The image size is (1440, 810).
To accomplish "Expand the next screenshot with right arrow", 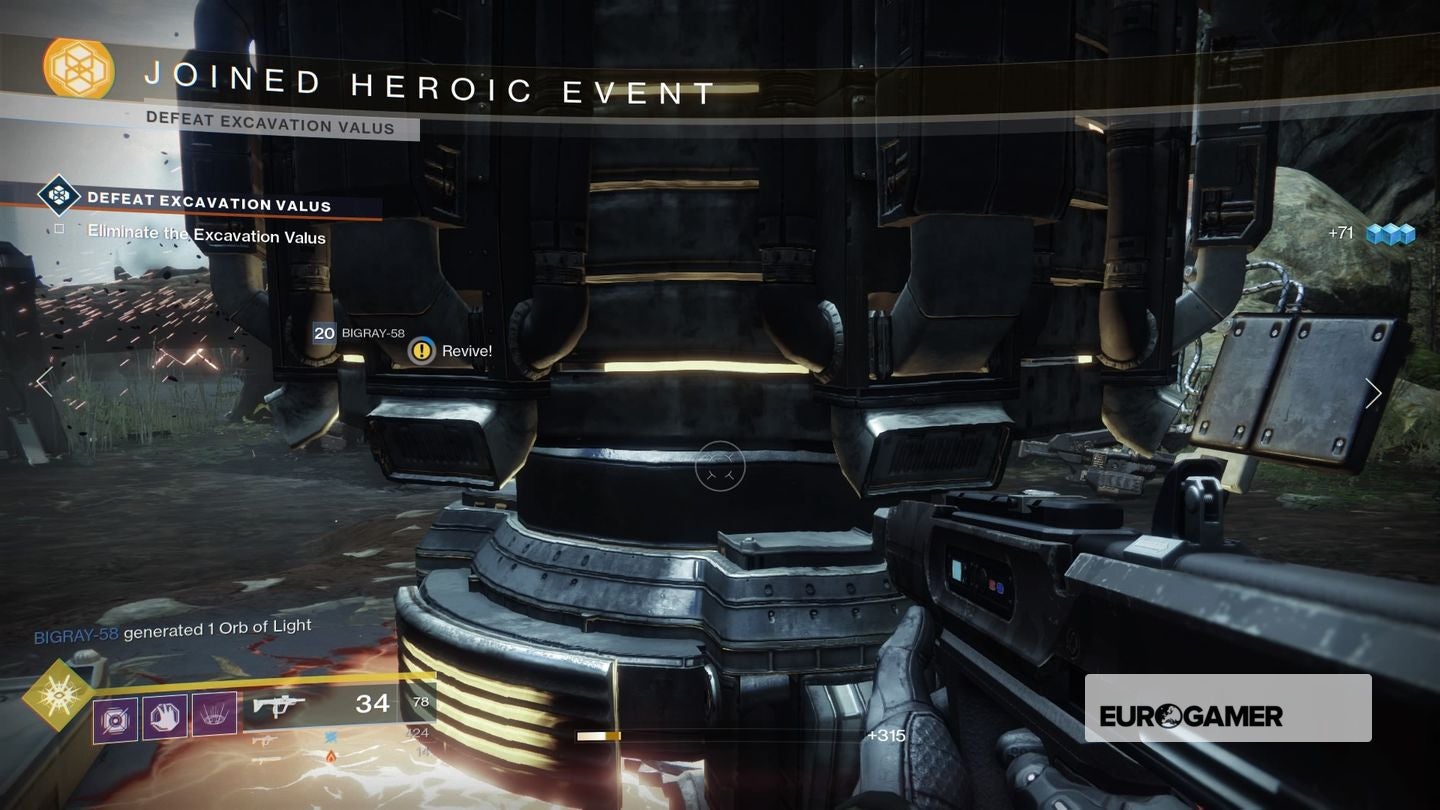I will [1374, 394].
